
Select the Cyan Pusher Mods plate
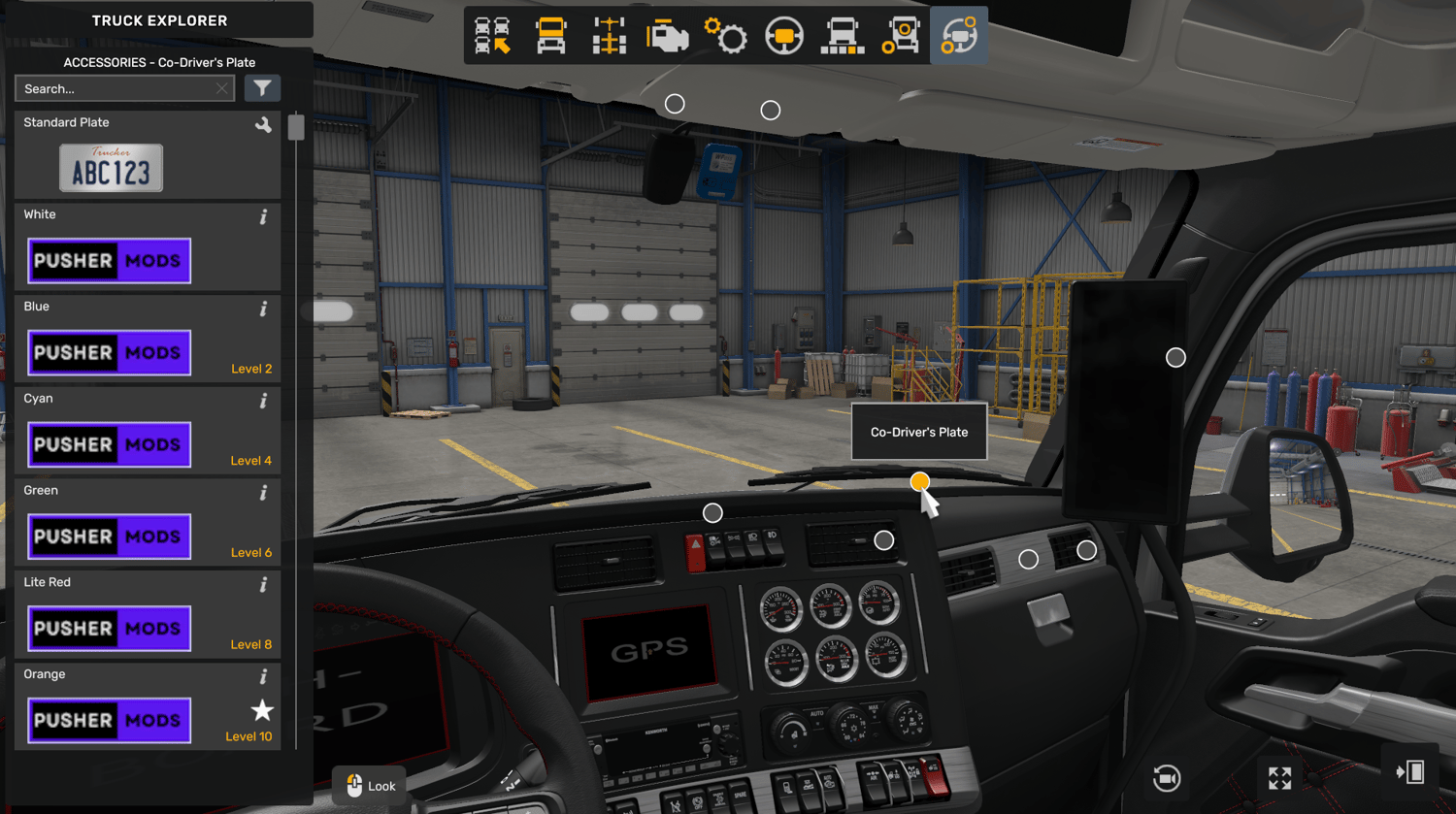109,444
